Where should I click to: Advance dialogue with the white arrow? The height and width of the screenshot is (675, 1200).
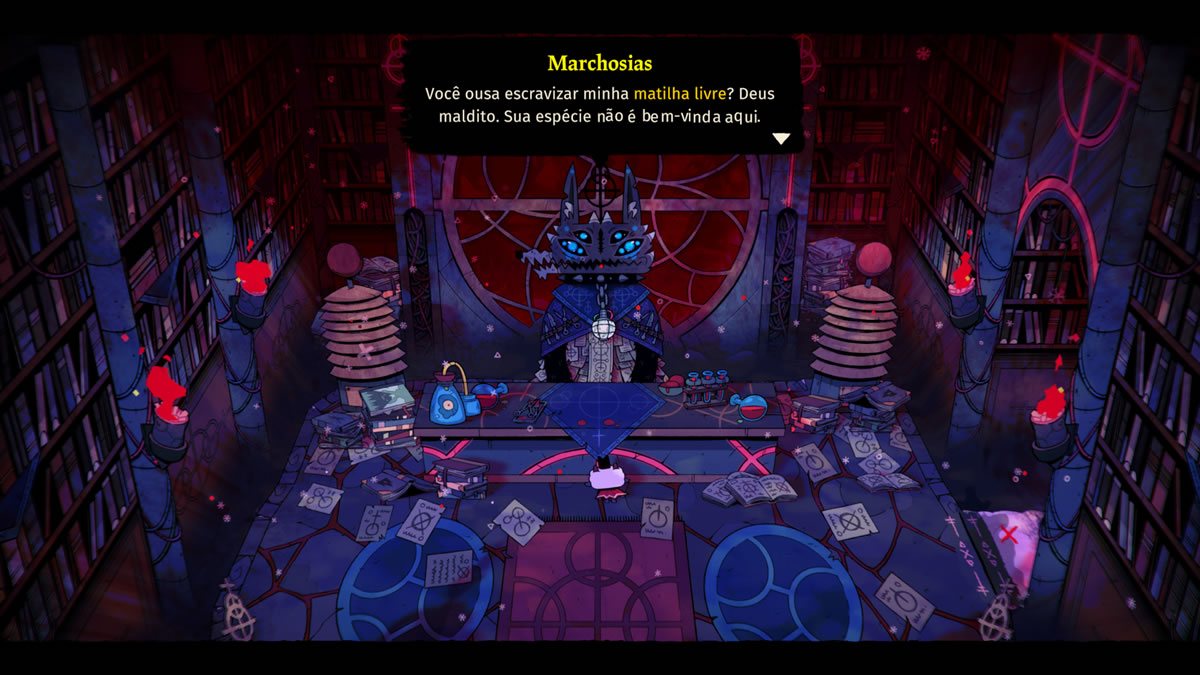(x=781, y=139)
